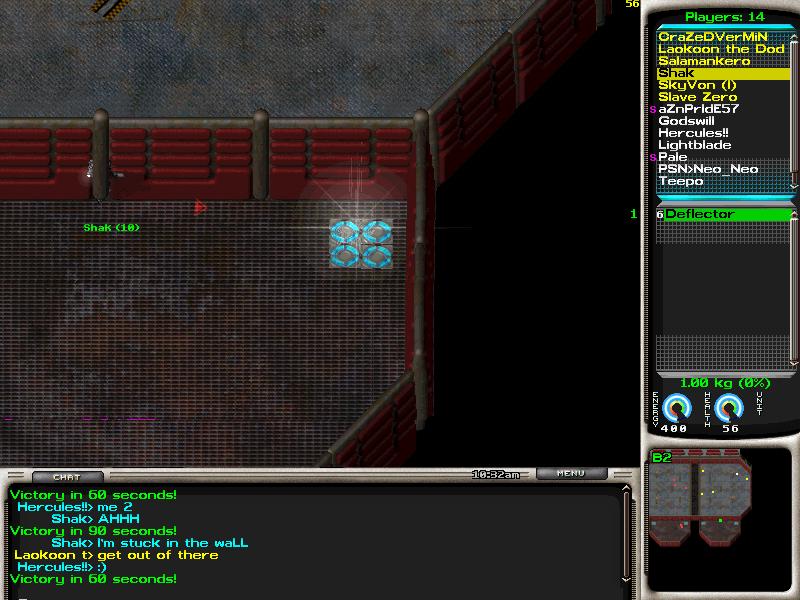Click the player list scrollbar
800x600 pixels.
pos(795,110)
